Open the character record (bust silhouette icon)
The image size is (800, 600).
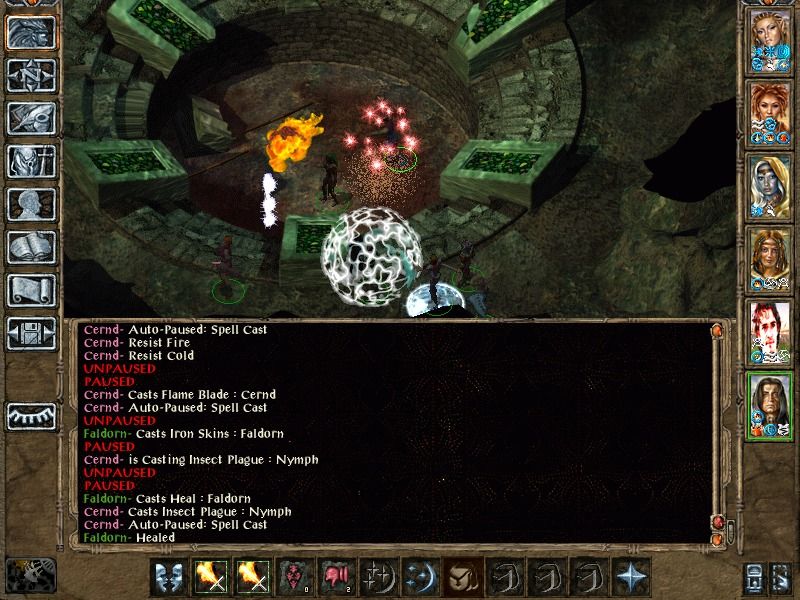coord(32,204)
